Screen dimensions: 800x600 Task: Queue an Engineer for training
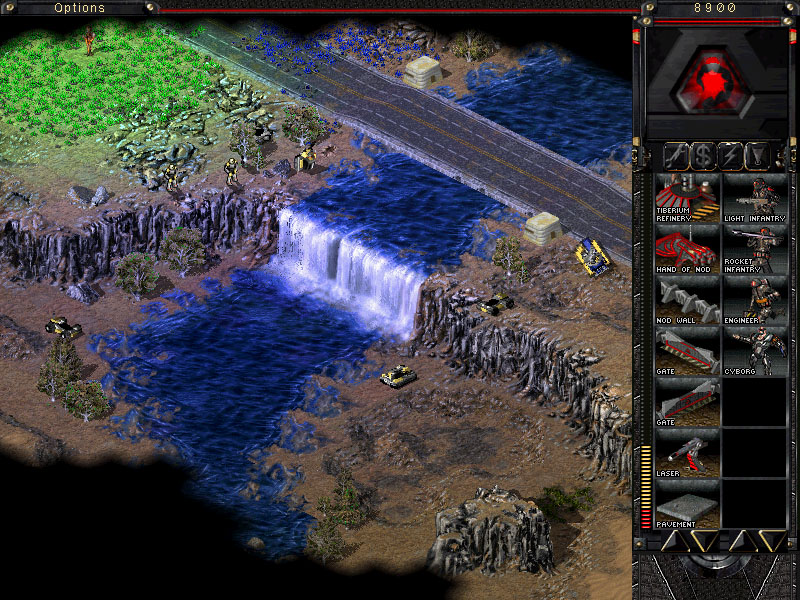pos(754,301)
